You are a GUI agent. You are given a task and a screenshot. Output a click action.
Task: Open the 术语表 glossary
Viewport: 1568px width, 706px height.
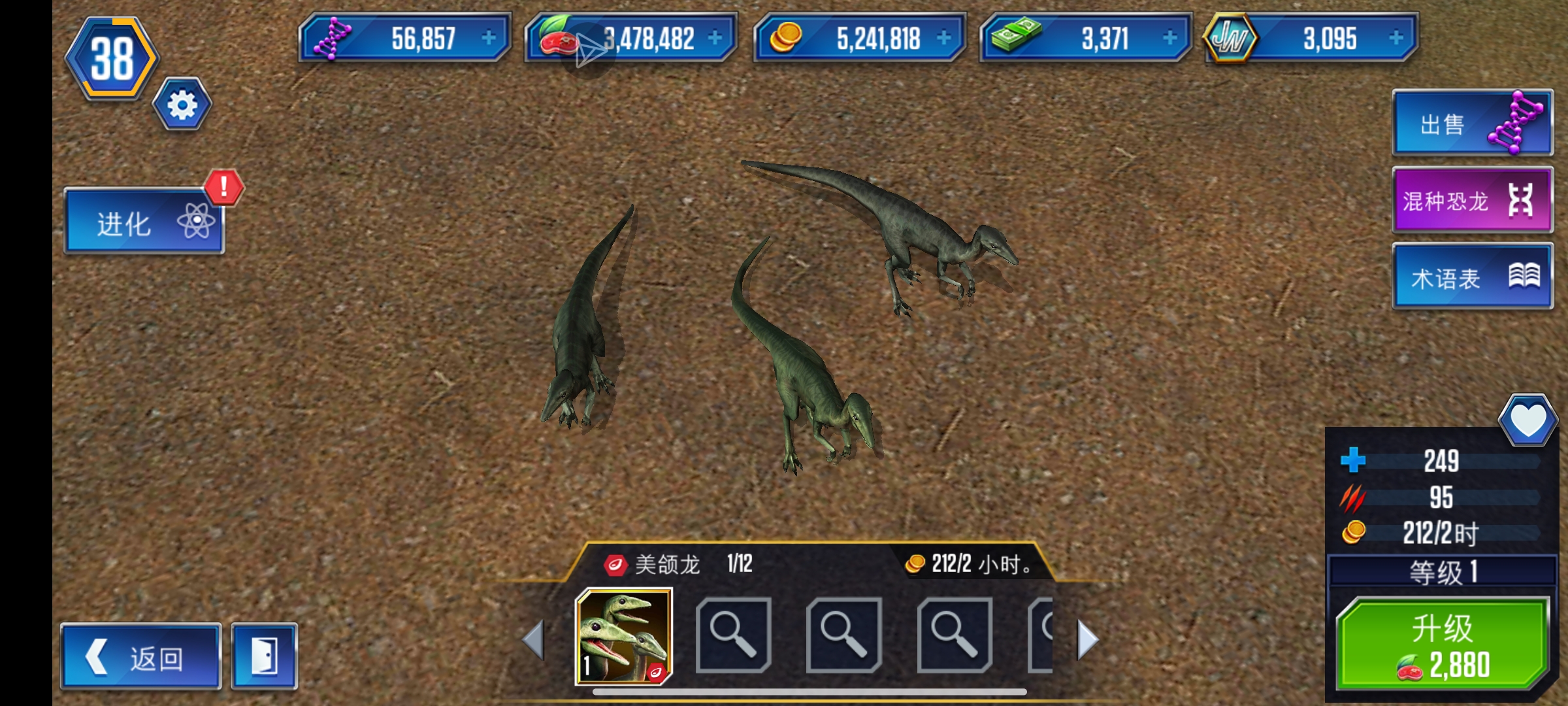(x=1472, y=277)
